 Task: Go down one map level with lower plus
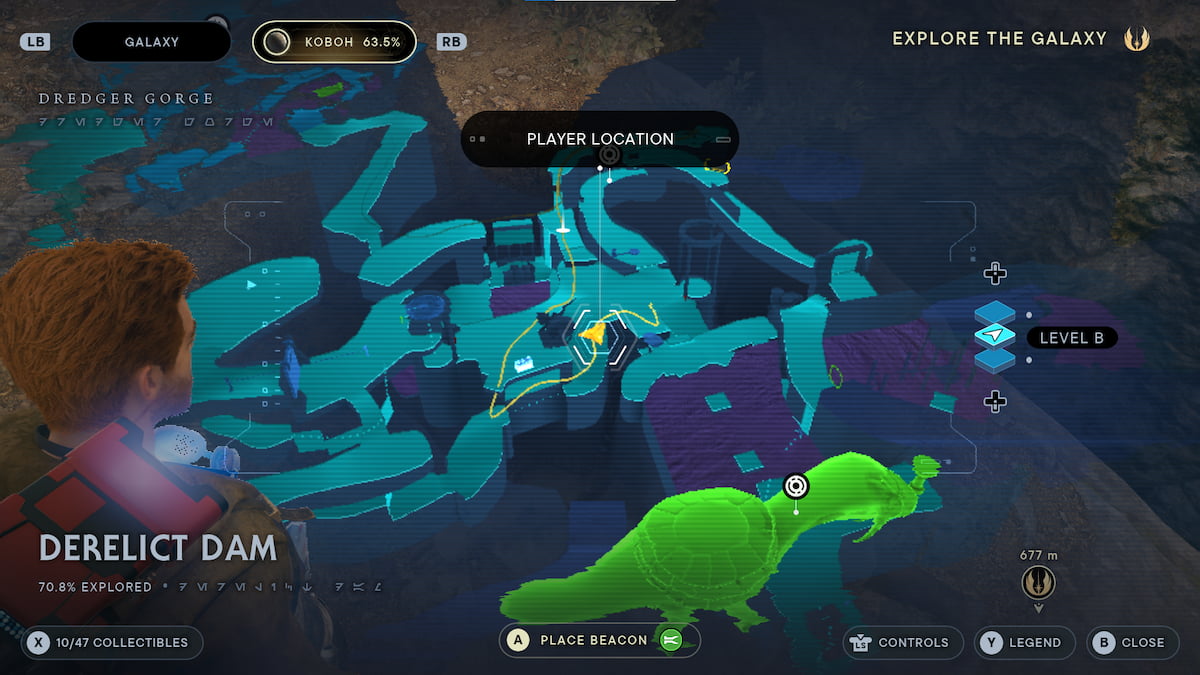click(994, 401)
